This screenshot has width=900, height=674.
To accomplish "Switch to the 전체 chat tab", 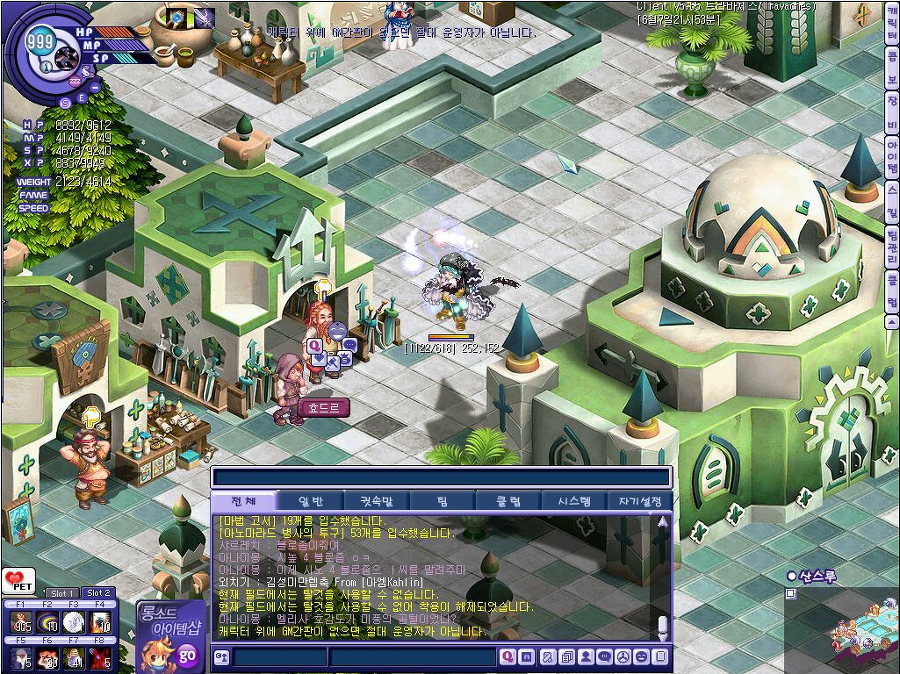I will point(244,501).
